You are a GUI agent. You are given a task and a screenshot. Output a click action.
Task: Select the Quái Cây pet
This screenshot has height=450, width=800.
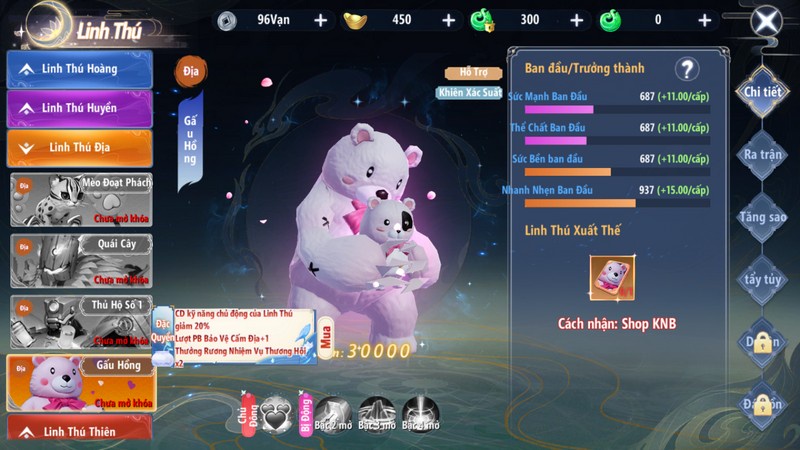pos(80,260)
